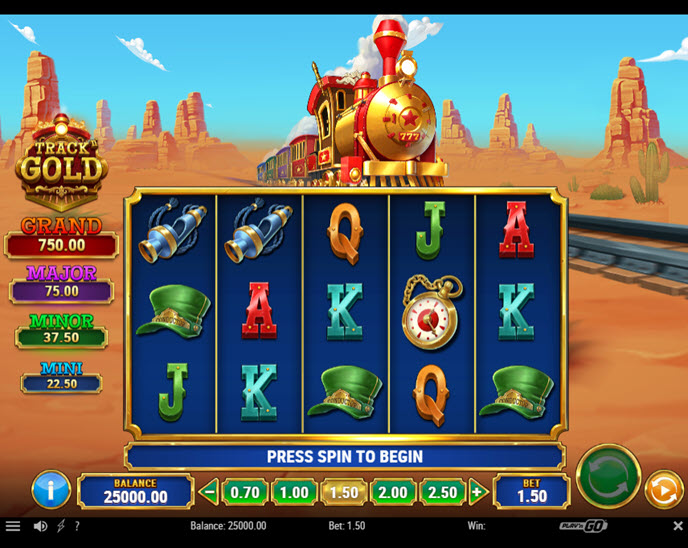Open the question mark help
The width and height of the screenshot is (688, 548).
(x=77, y=526)
